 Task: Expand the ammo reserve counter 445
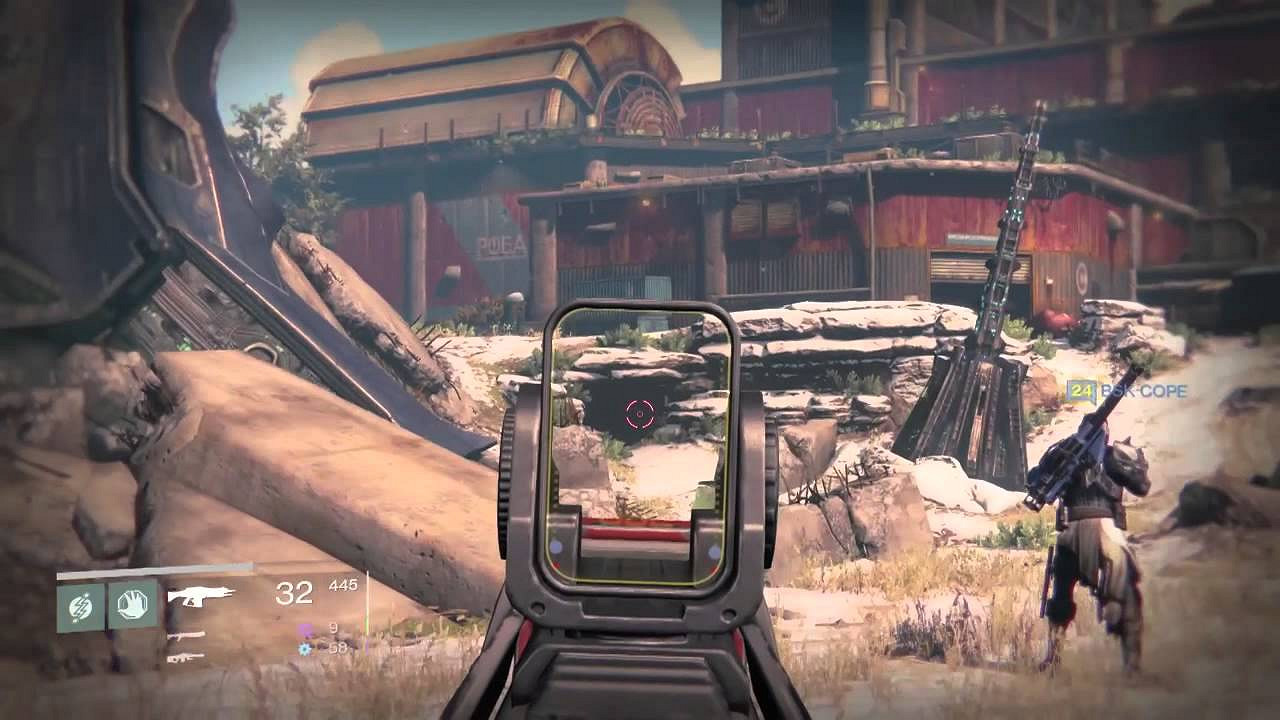(x=343, y=584)
